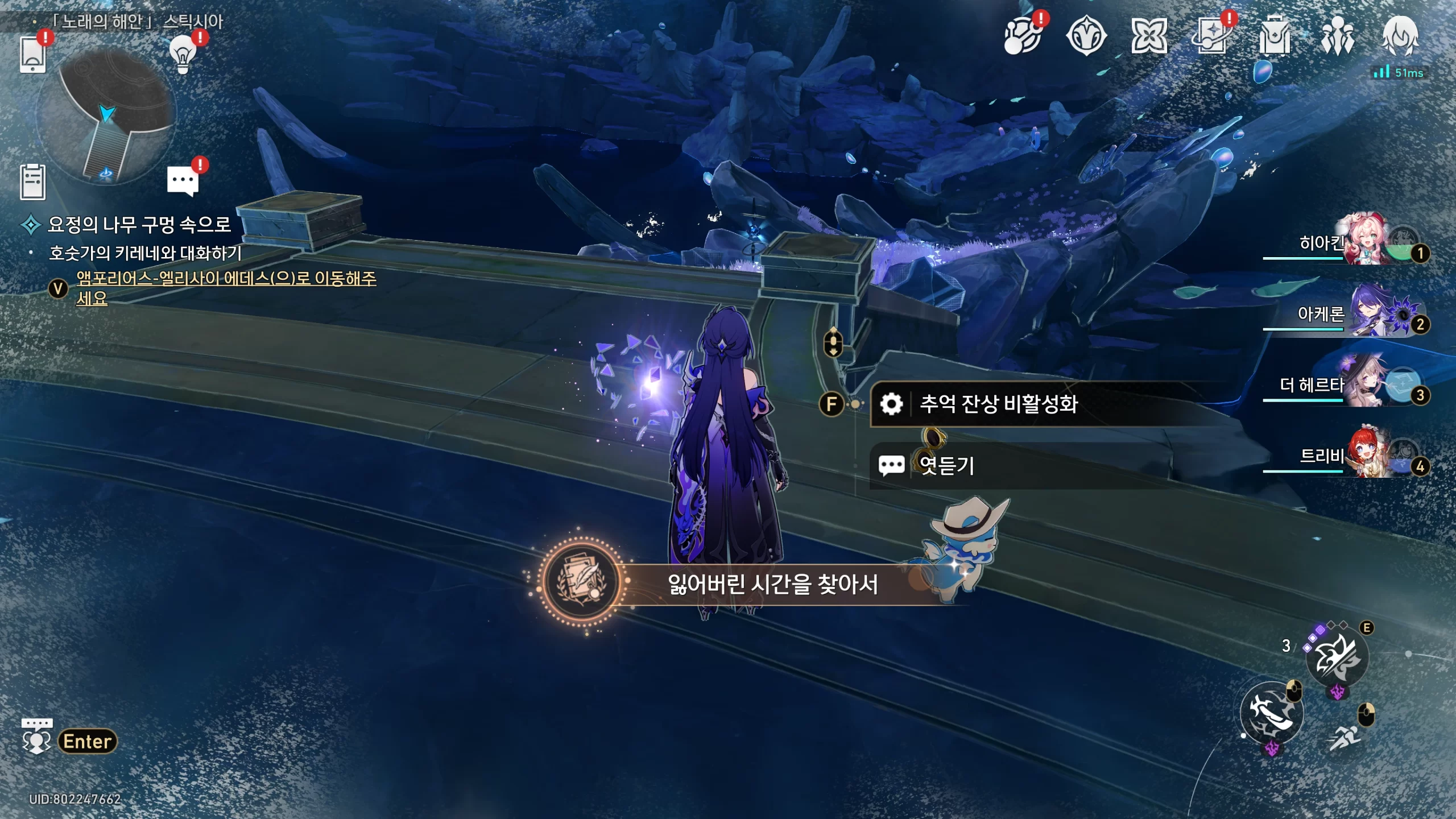Click the 요정의 나무 구멍 속으로 quest tracker

tap(139, 224)
